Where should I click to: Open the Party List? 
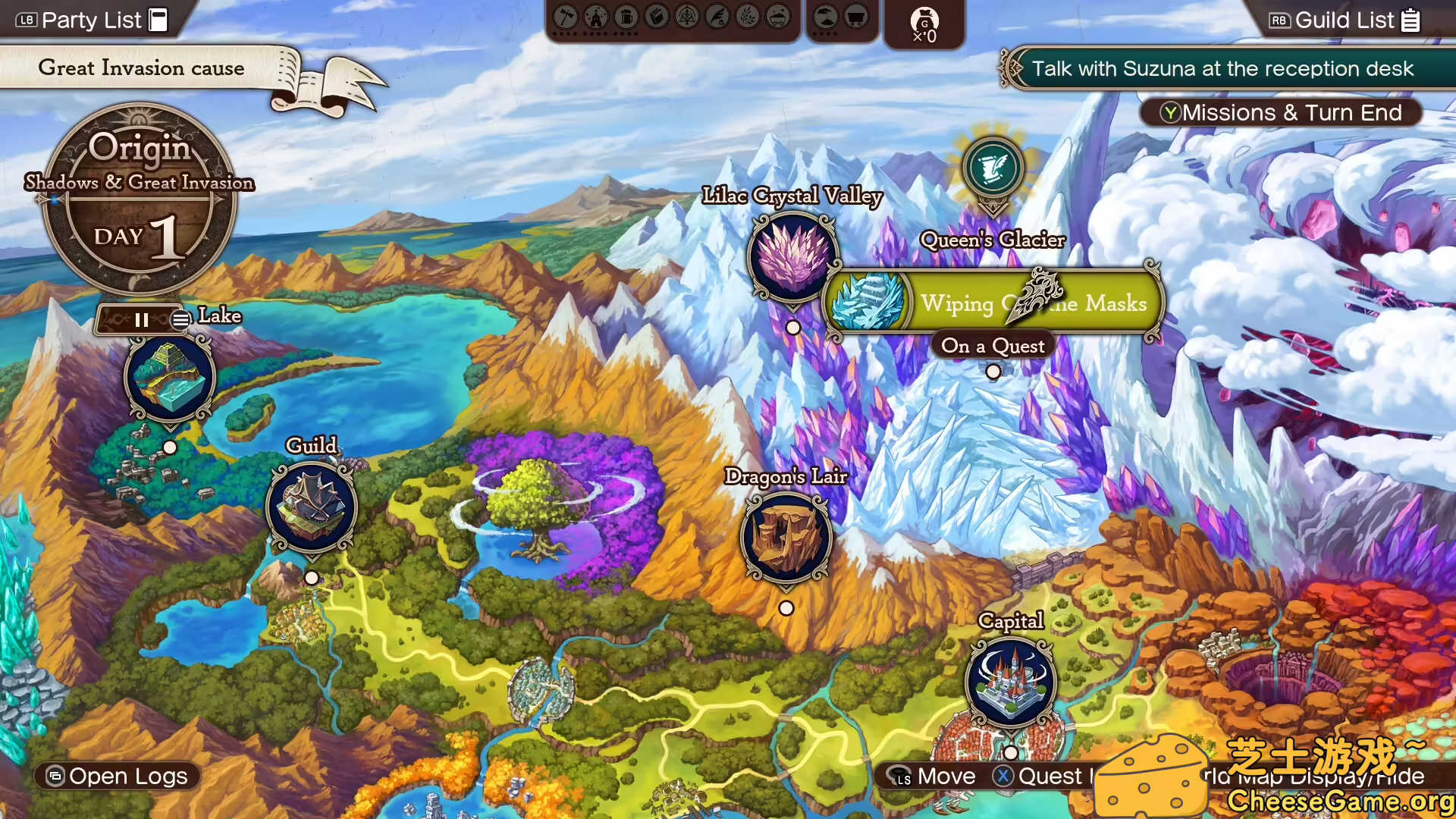point(93,20)
